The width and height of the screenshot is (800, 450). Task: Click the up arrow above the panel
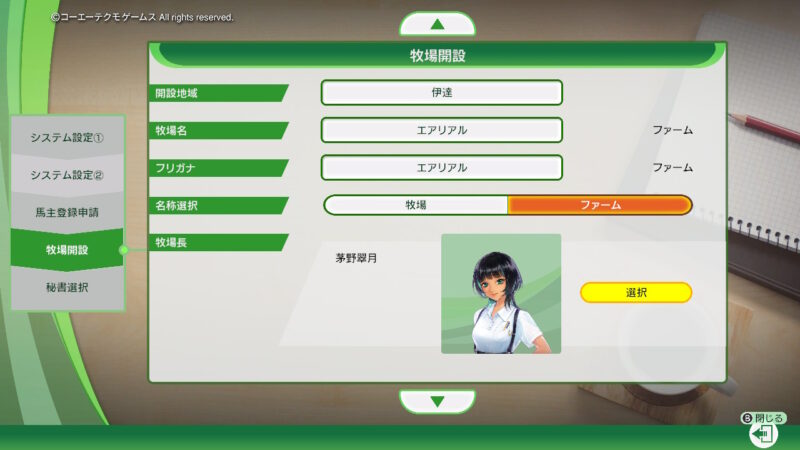437,24
